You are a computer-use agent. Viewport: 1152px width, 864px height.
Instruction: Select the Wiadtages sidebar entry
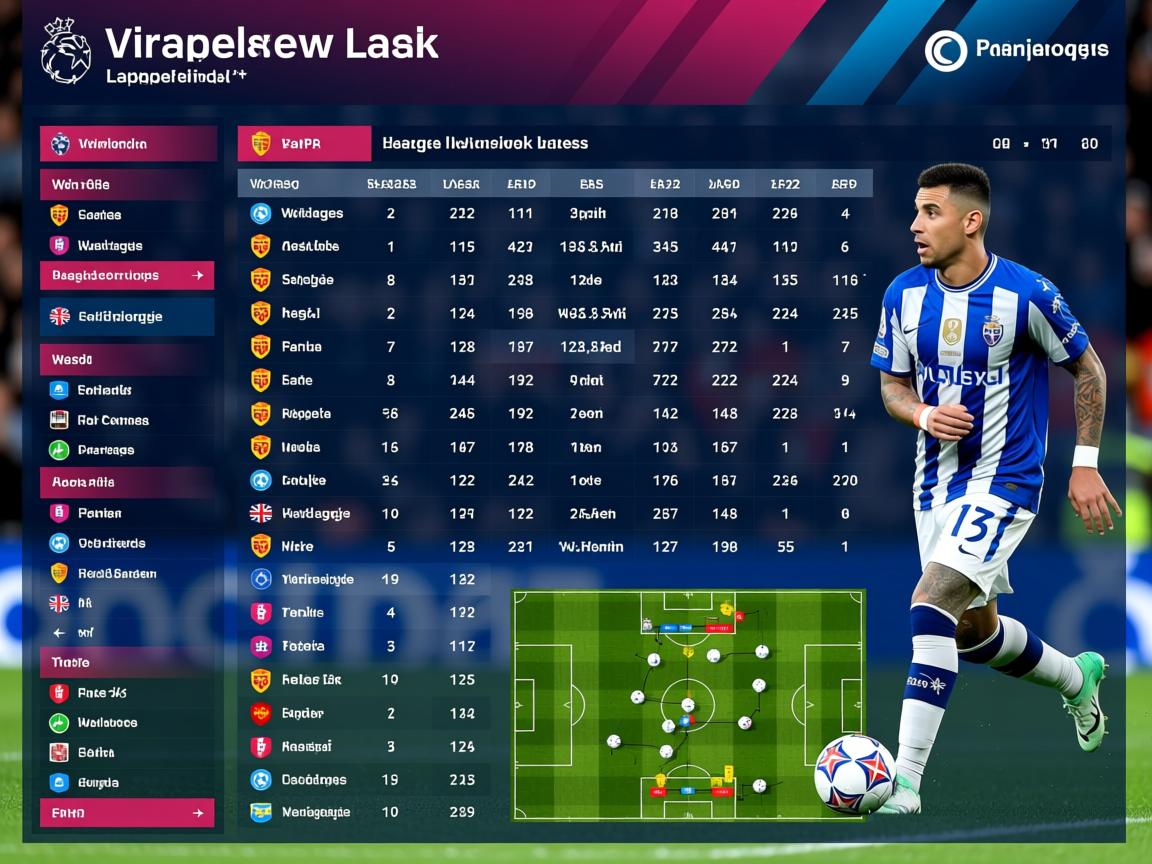point(109,245)
